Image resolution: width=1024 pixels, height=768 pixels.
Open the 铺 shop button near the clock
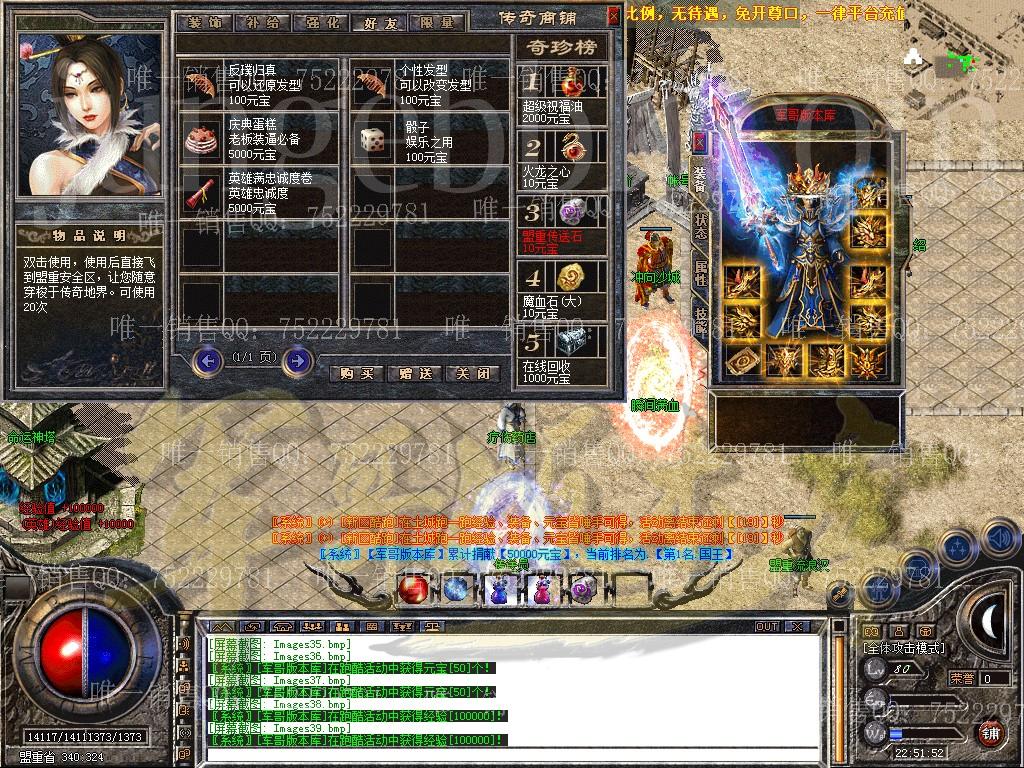point(991,733)
